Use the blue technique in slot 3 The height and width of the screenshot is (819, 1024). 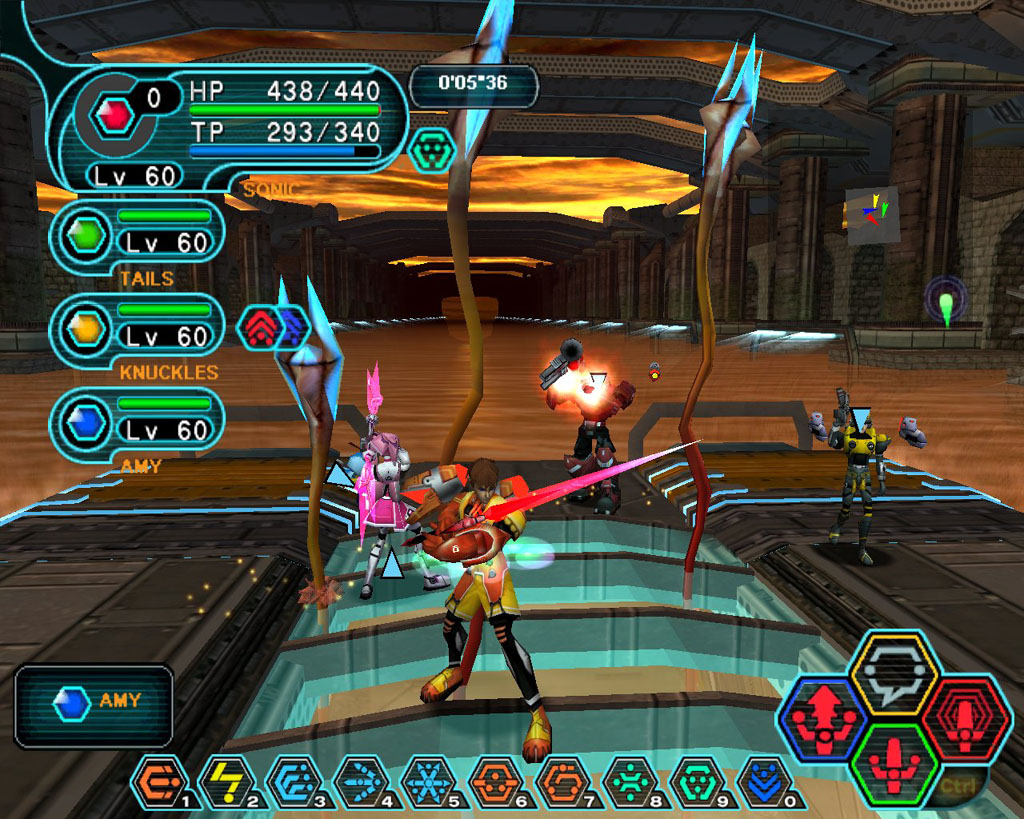click(x=294, y=781)
